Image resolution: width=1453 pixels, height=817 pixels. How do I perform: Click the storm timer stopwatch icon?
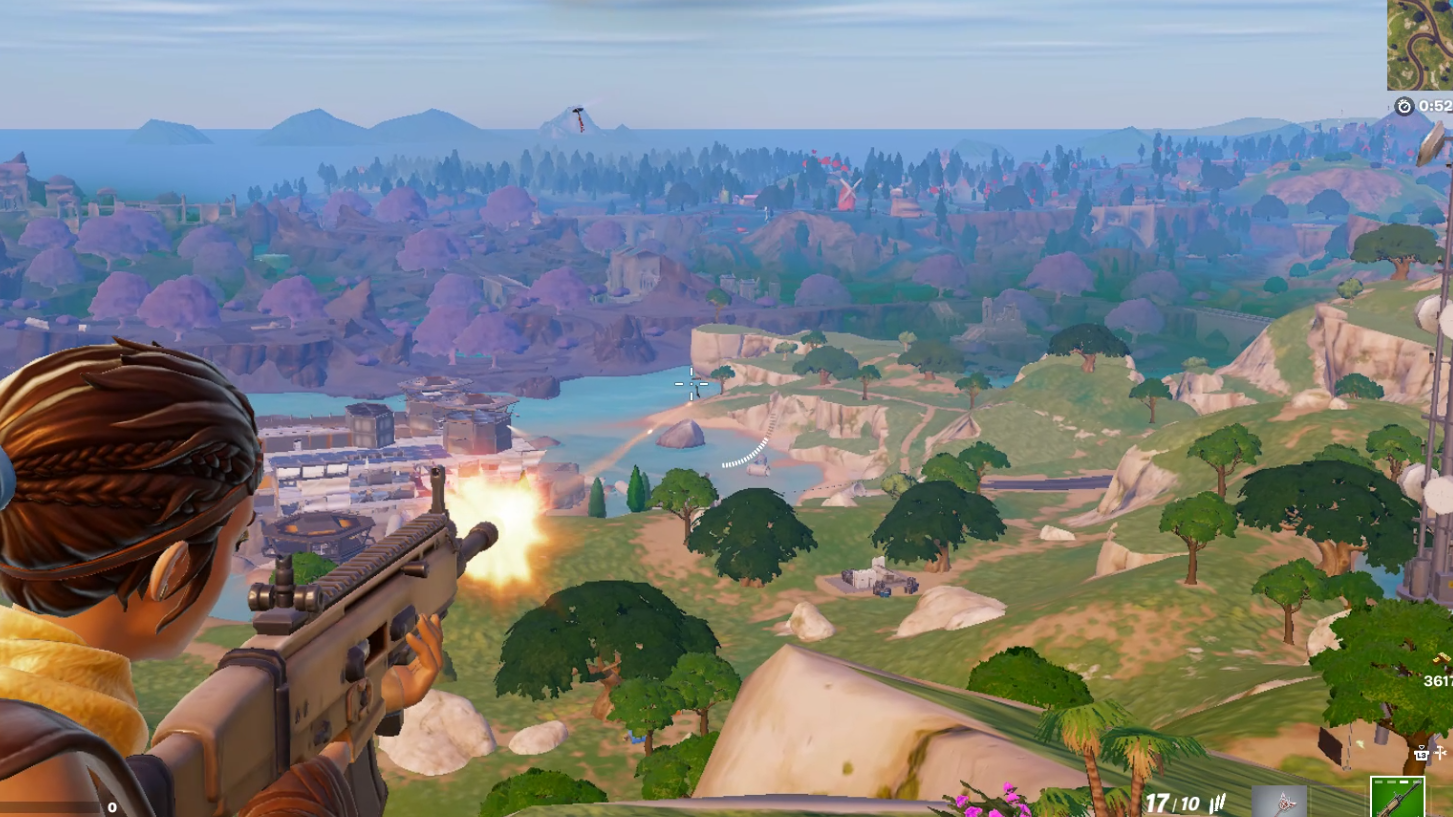tap(1403, 105)
